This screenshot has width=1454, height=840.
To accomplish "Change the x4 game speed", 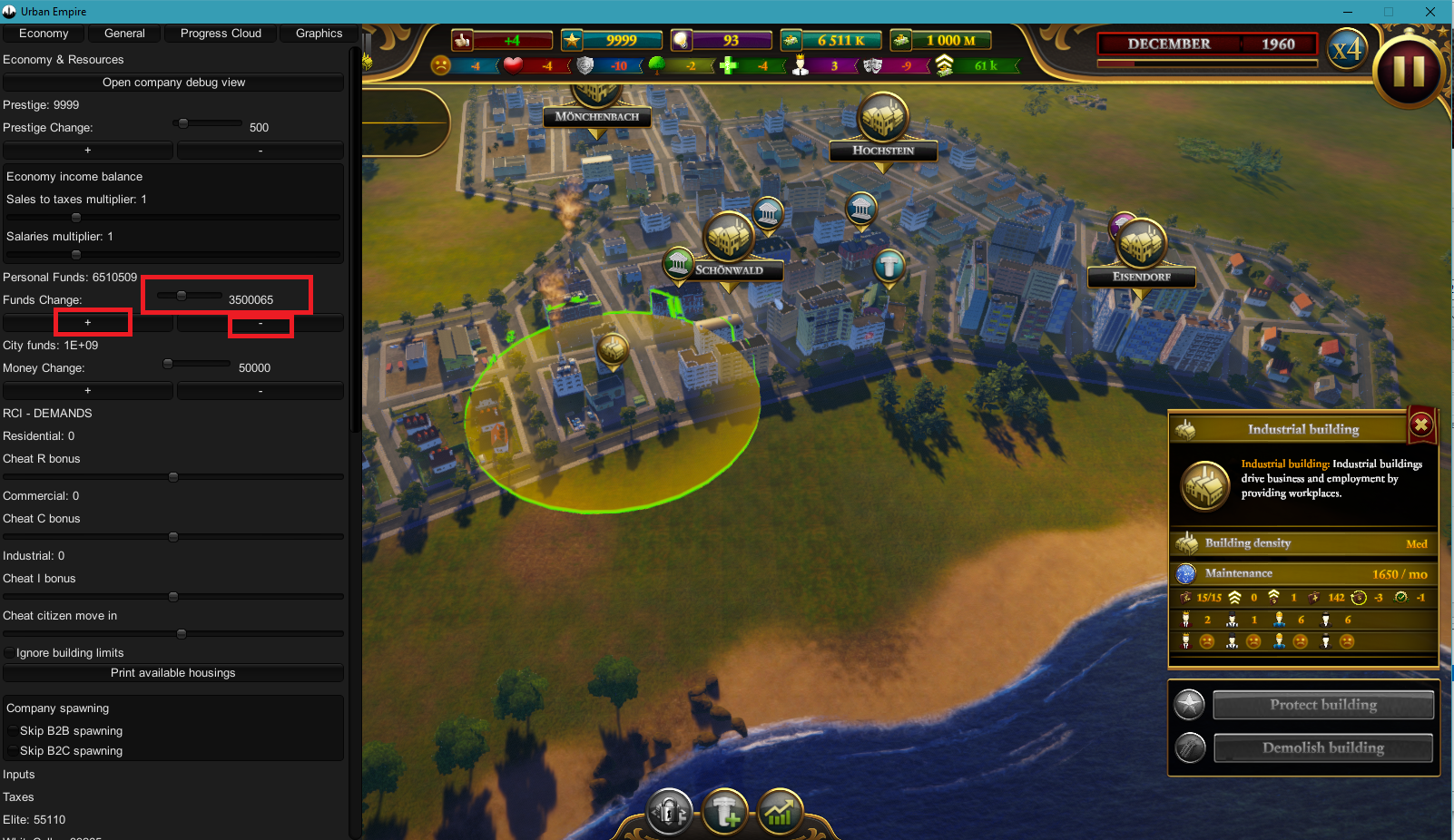I will coord(1347,48).
